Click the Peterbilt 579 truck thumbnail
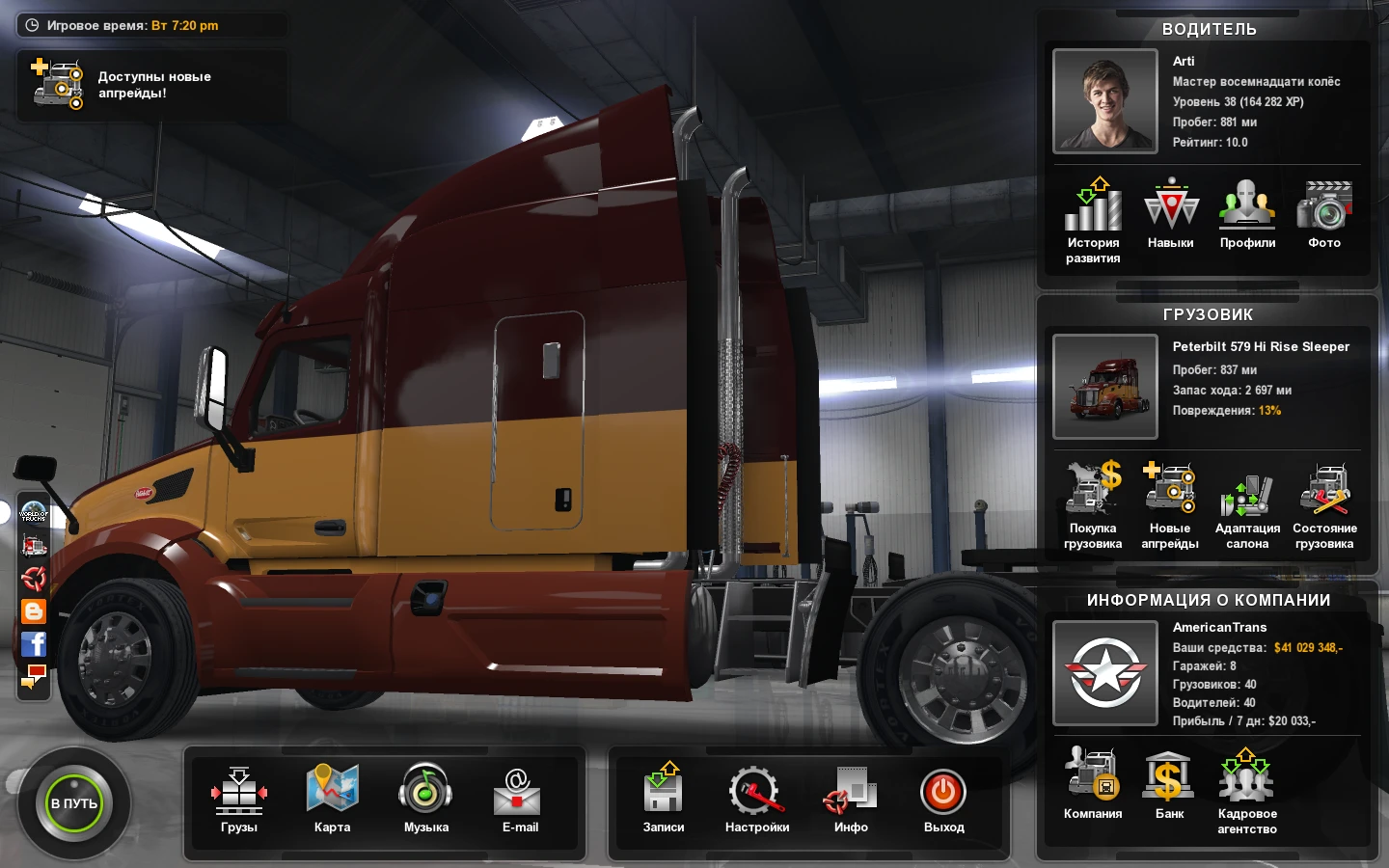This screenshot has height=868, width=1389. pos(1105,386)
